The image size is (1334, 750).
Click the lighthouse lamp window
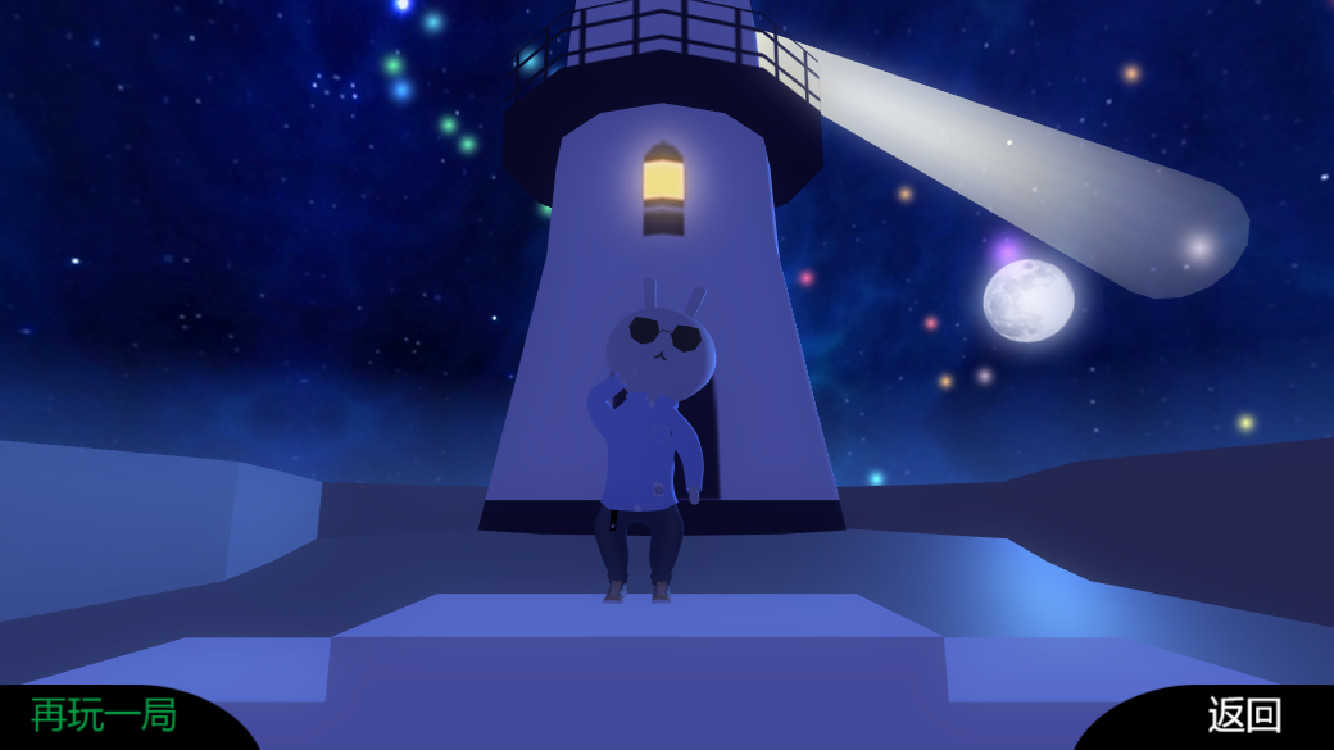pos(663,180)
